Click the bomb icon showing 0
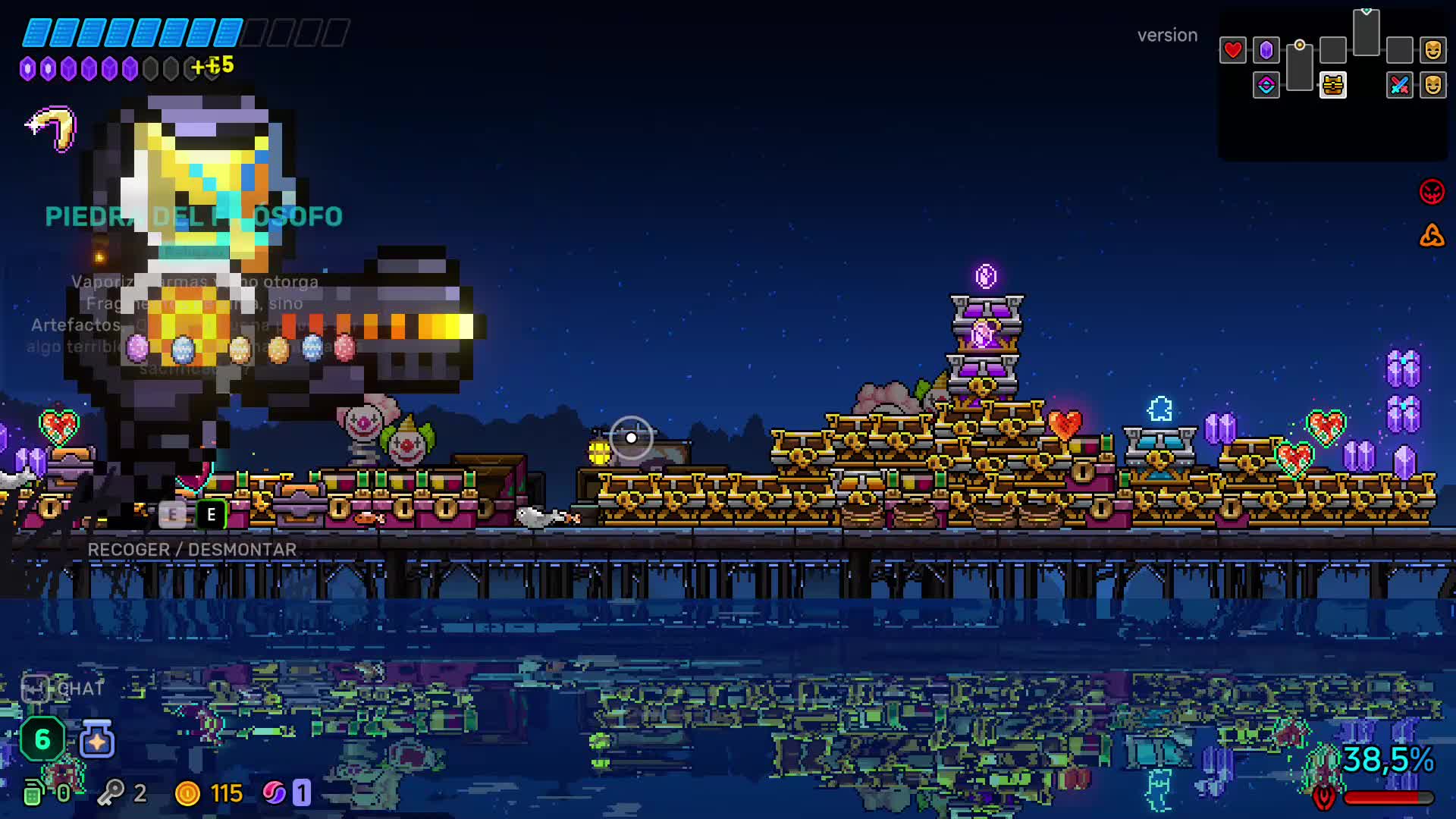1456x819 pixels. [34, 793]
